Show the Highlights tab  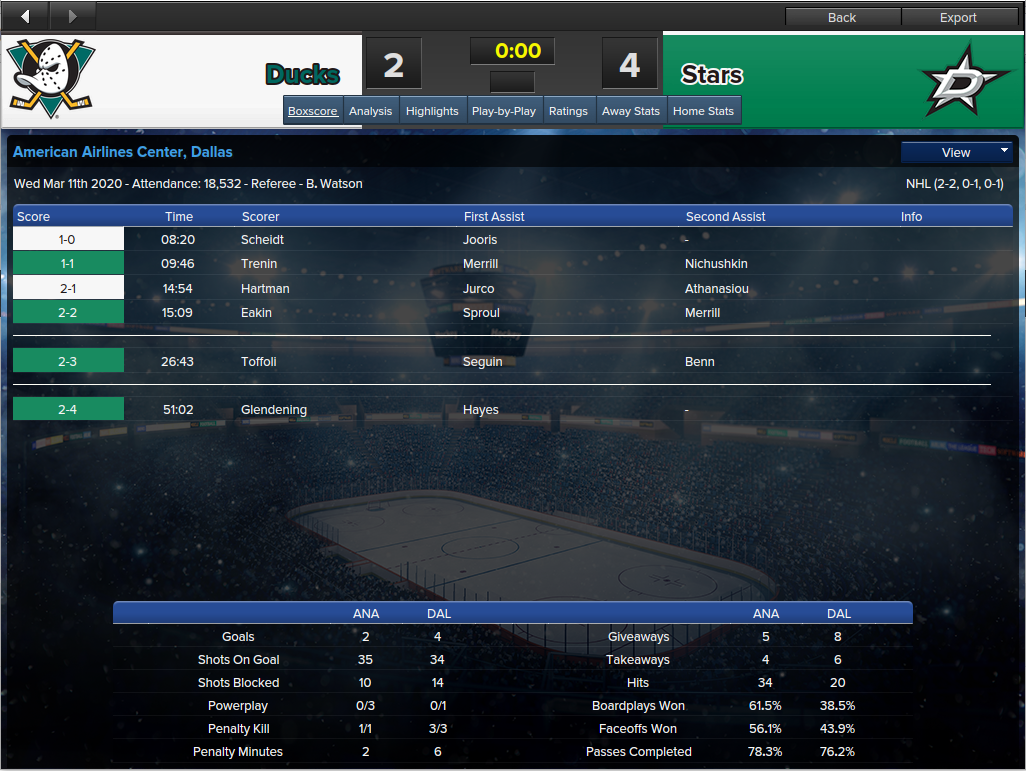(432, 111)
